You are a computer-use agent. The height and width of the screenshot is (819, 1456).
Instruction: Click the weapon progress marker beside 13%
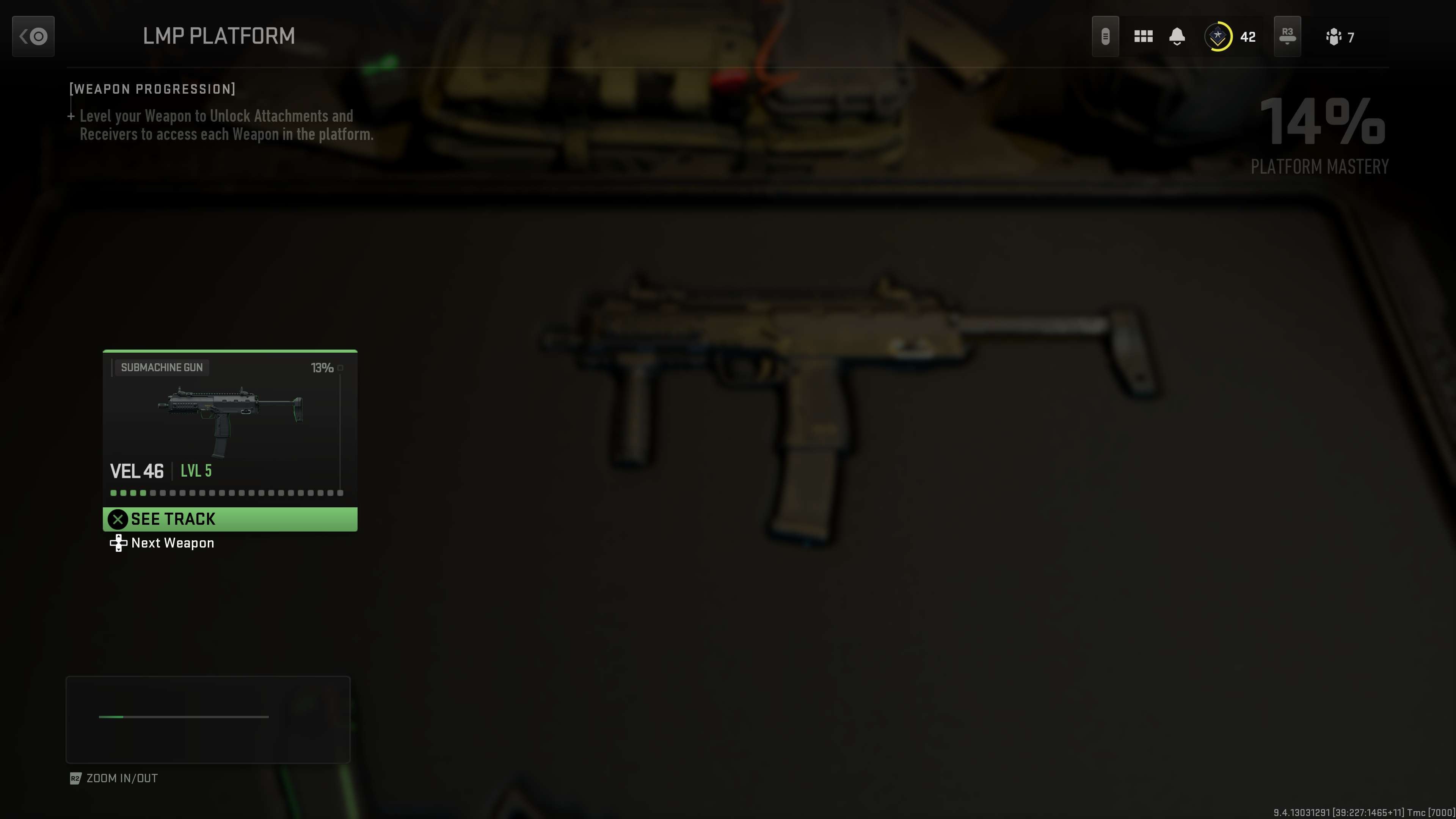(341, 367)
